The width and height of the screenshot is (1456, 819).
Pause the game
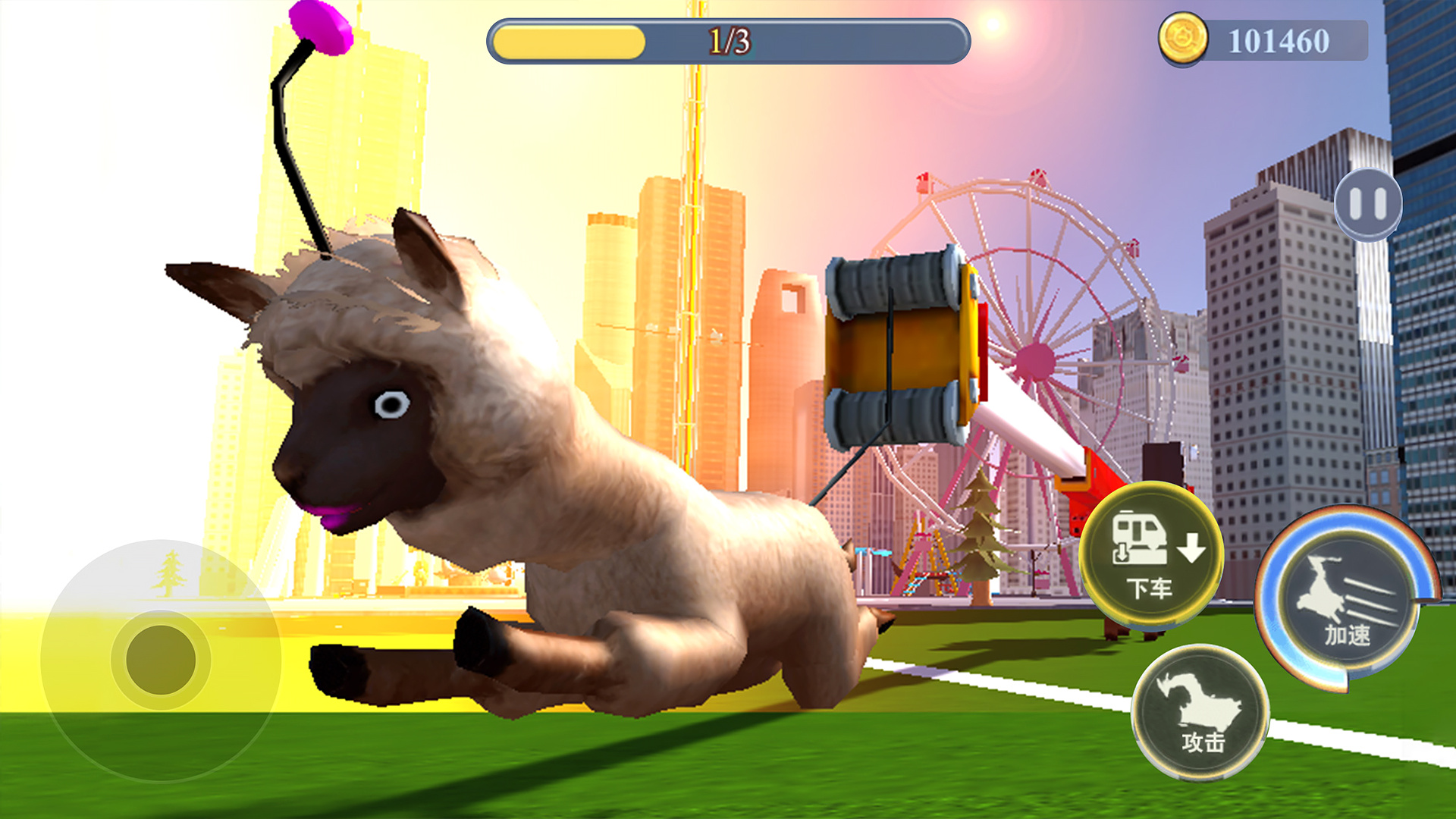pyautogui.click(x=1367, y=204)
